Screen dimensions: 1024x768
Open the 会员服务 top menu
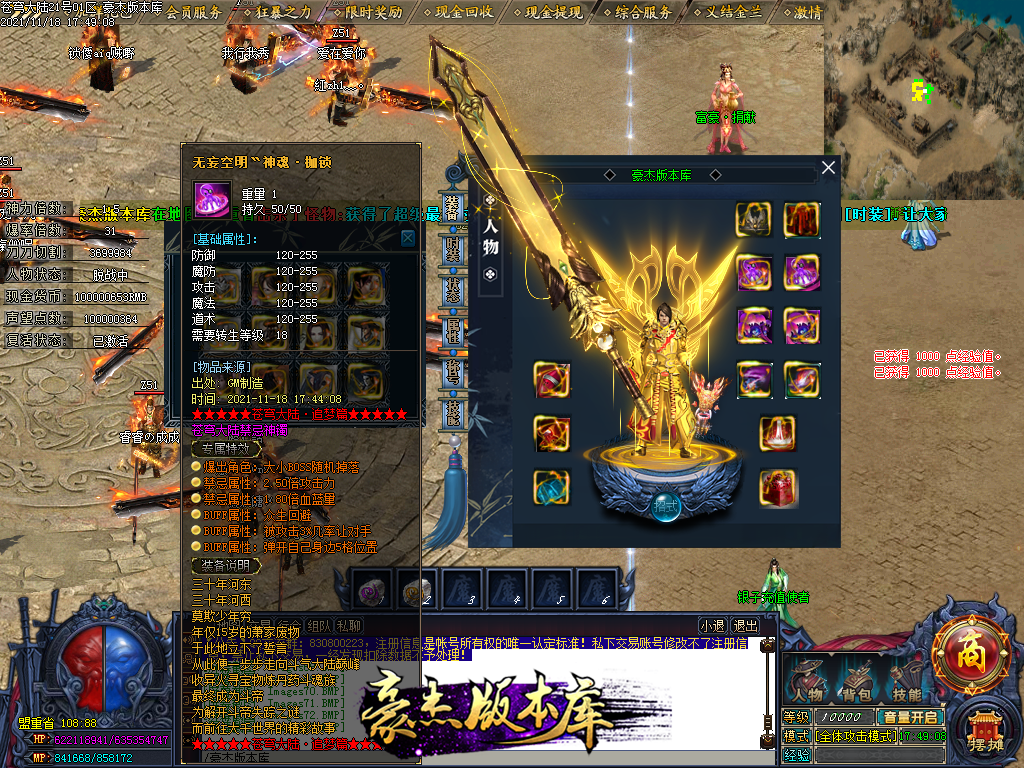(193, 12)
